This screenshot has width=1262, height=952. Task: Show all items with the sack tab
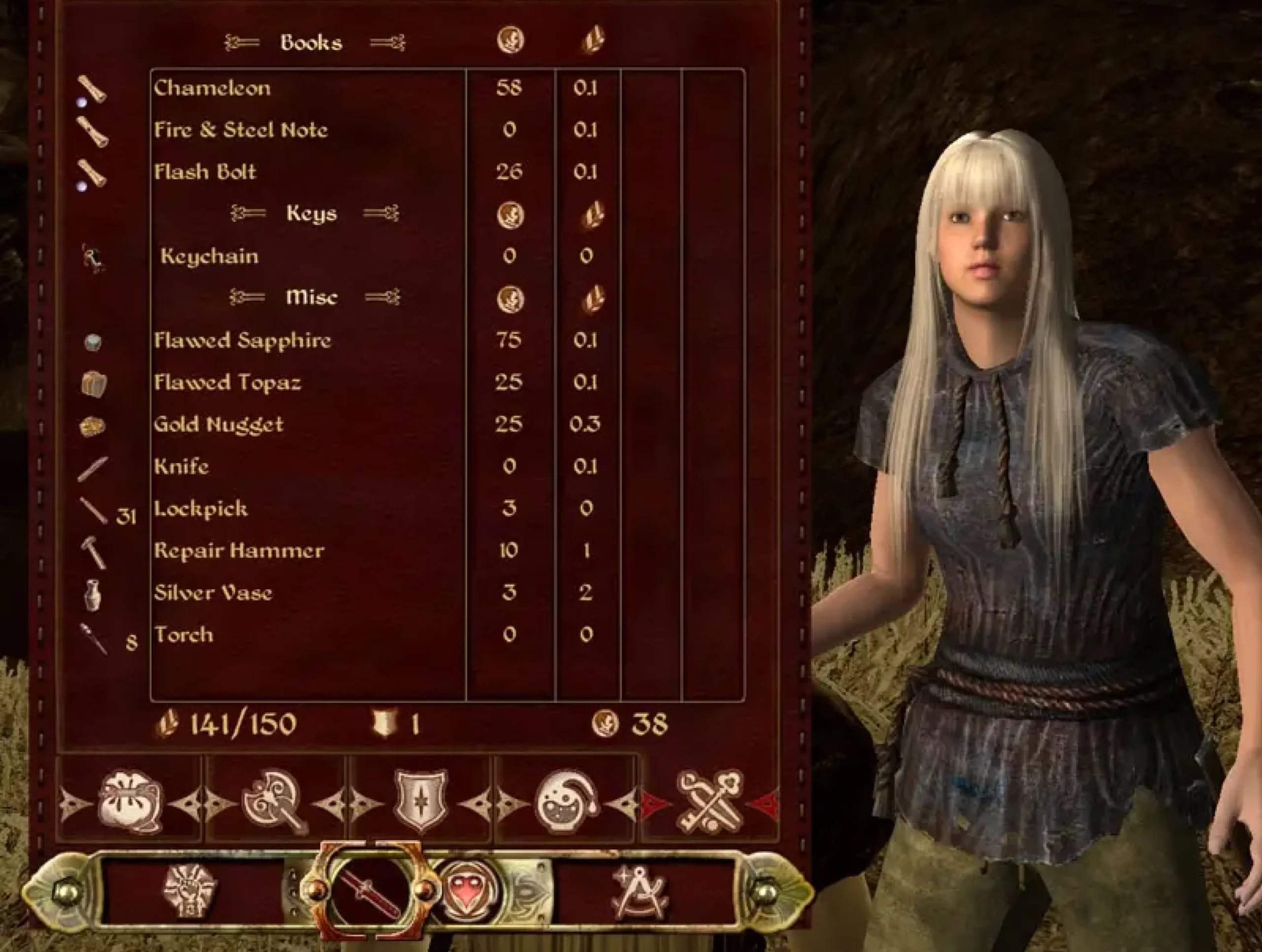click(x=131, y=801)
